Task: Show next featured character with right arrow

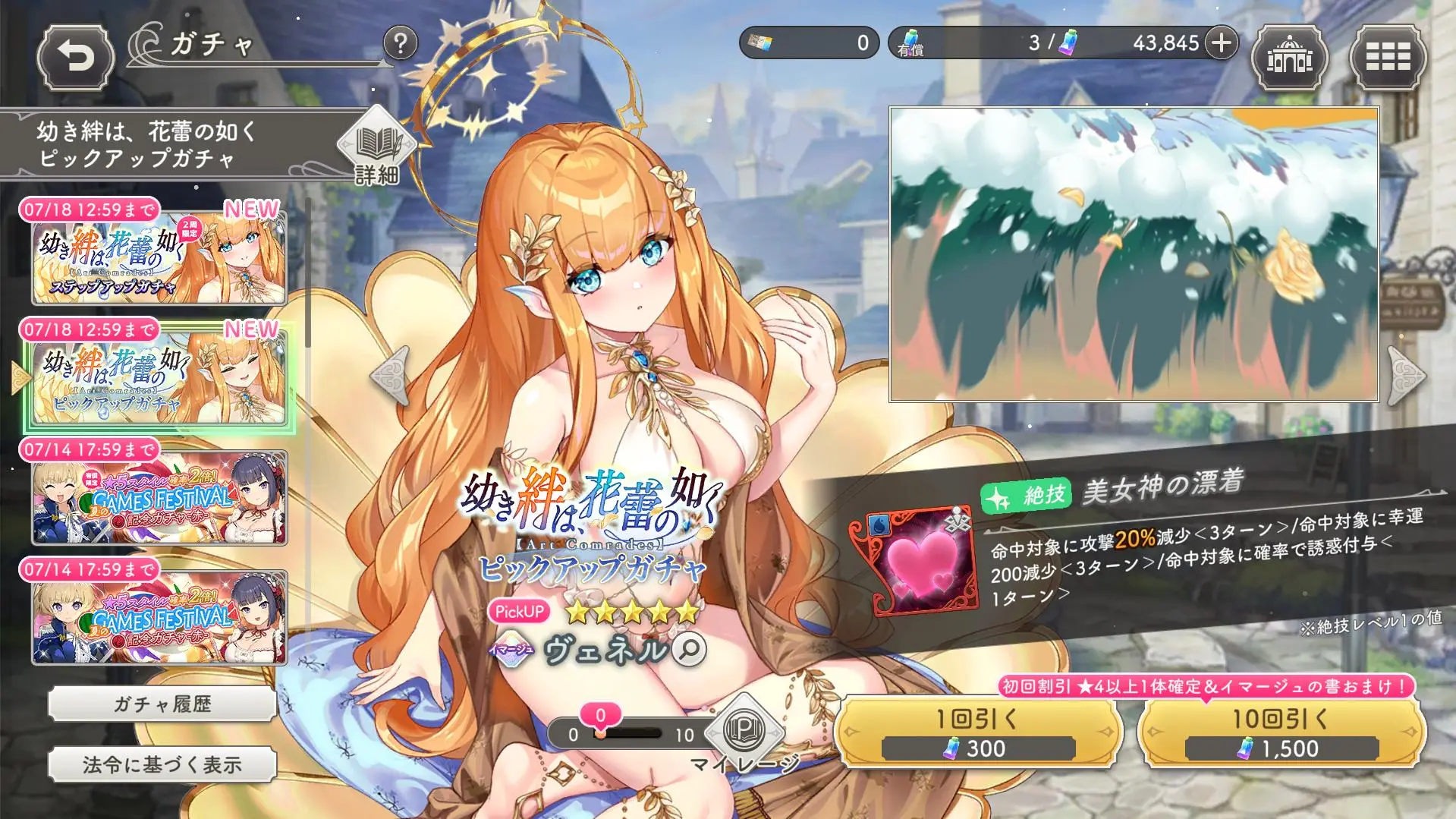Action: click(x=1406, y=375)
